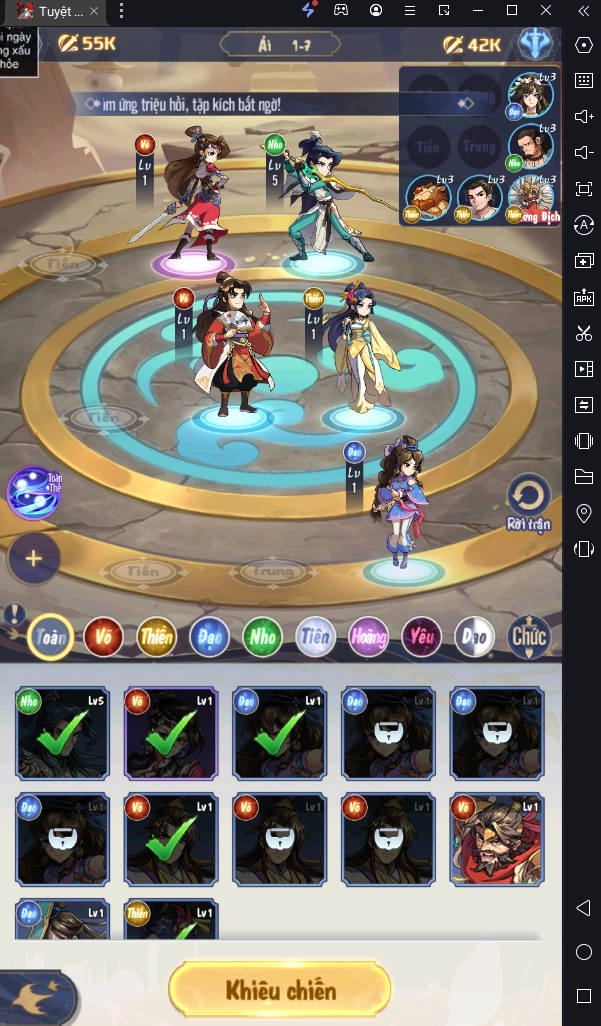Select the red-bearded Võ hero card
The height and width of the screenshot is (1026, 601).
[497, 840]
